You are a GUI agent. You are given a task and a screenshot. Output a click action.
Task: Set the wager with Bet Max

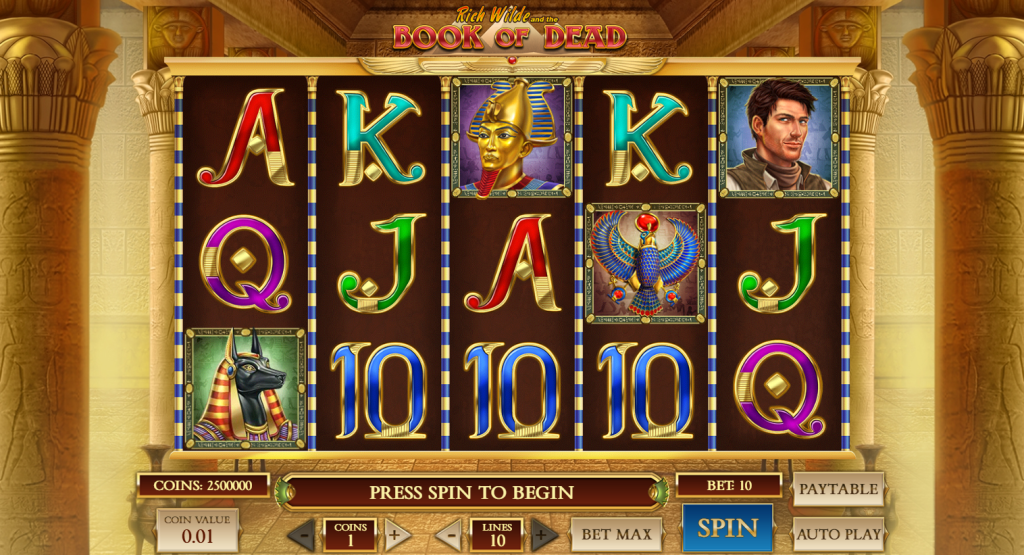(x=616, y=534)
